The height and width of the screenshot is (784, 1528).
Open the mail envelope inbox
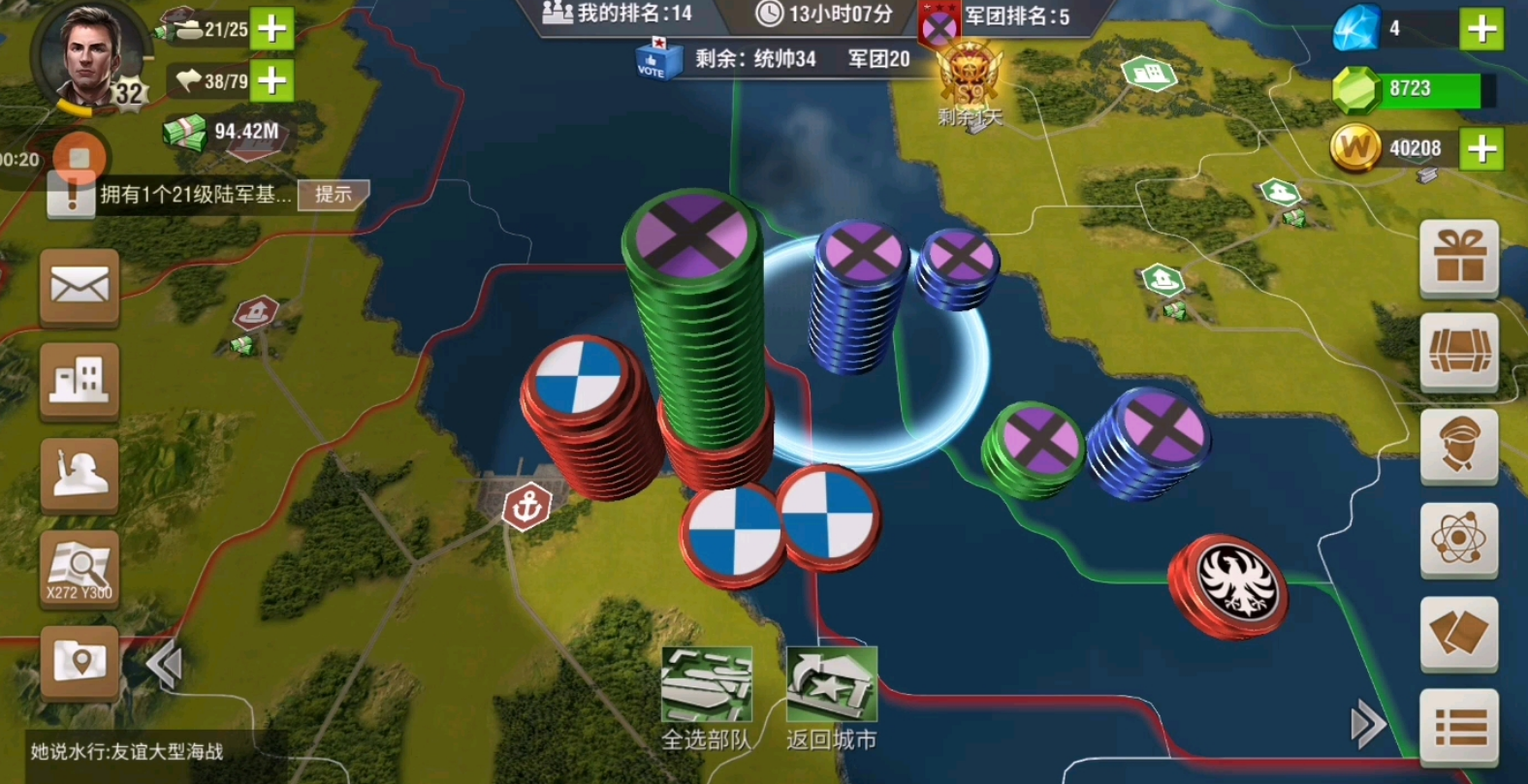(80, 287)
